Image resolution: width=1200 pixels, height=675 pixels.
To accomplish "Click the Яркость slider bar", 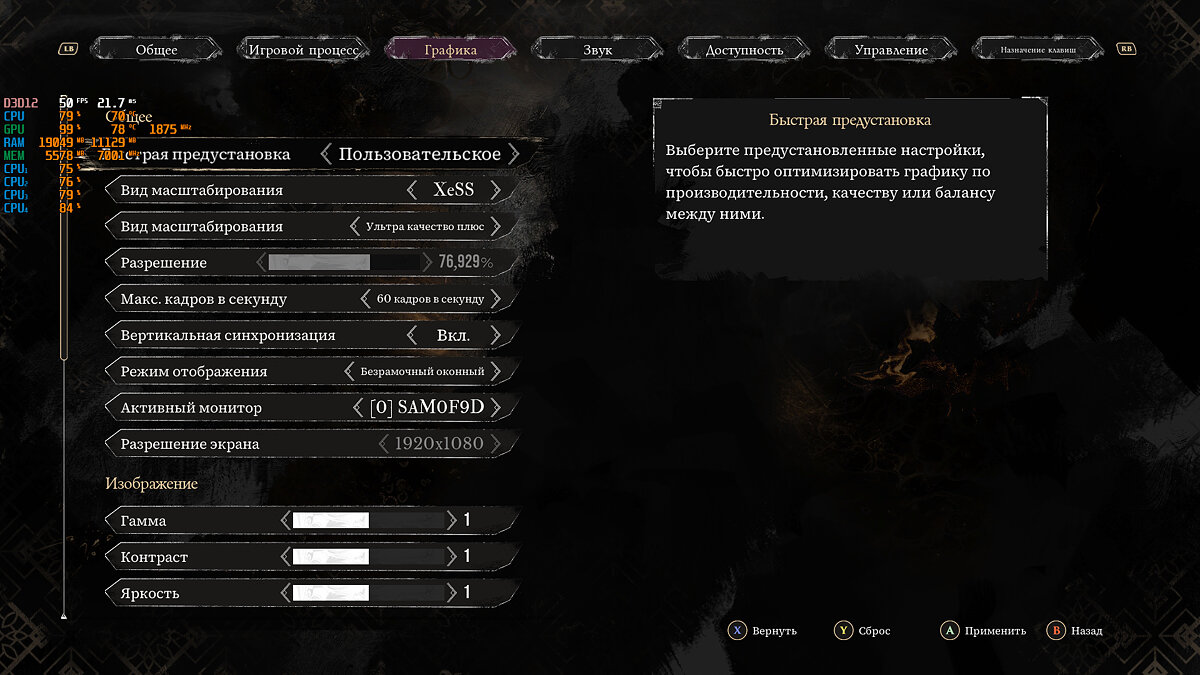I will click(367, 593).
